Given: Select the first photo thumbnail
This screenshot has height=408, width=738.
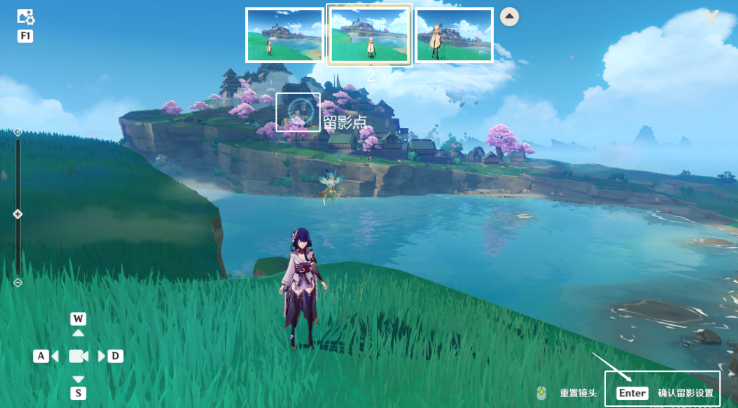Looking at the screenshot, I should (284, 35).
